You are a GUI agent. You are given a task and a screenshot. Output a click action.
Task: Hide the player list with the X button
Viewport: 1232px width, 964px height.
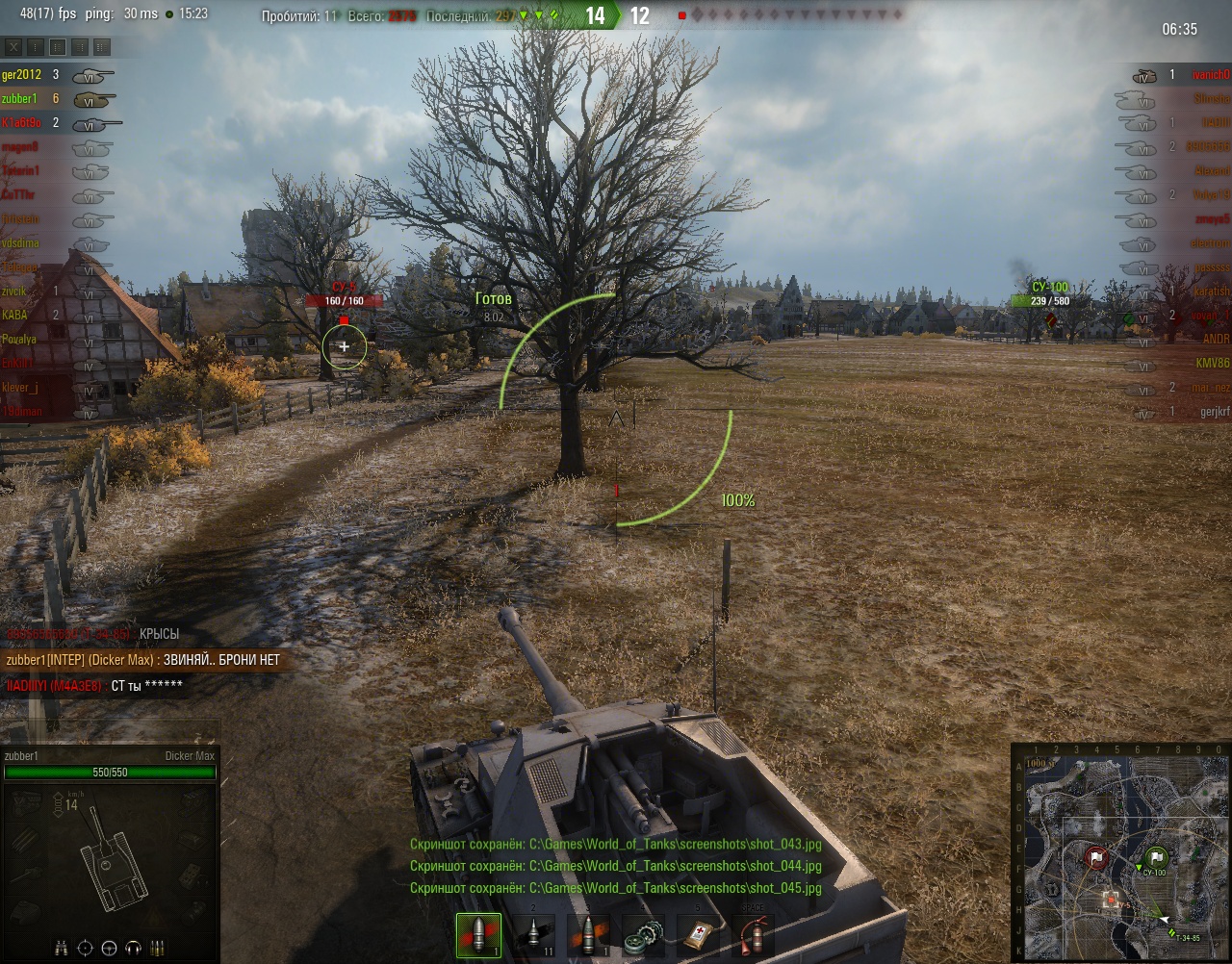pyautogui.click(x=13, y=47)
